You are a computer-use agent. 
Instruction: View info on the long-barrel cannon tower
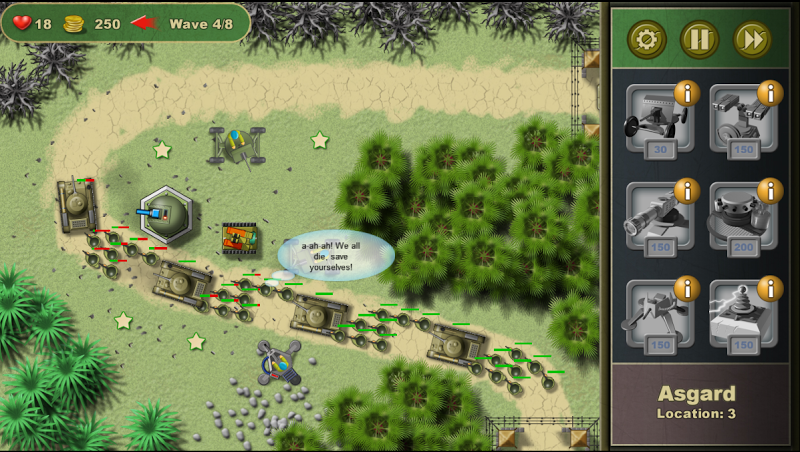point(686,191)
